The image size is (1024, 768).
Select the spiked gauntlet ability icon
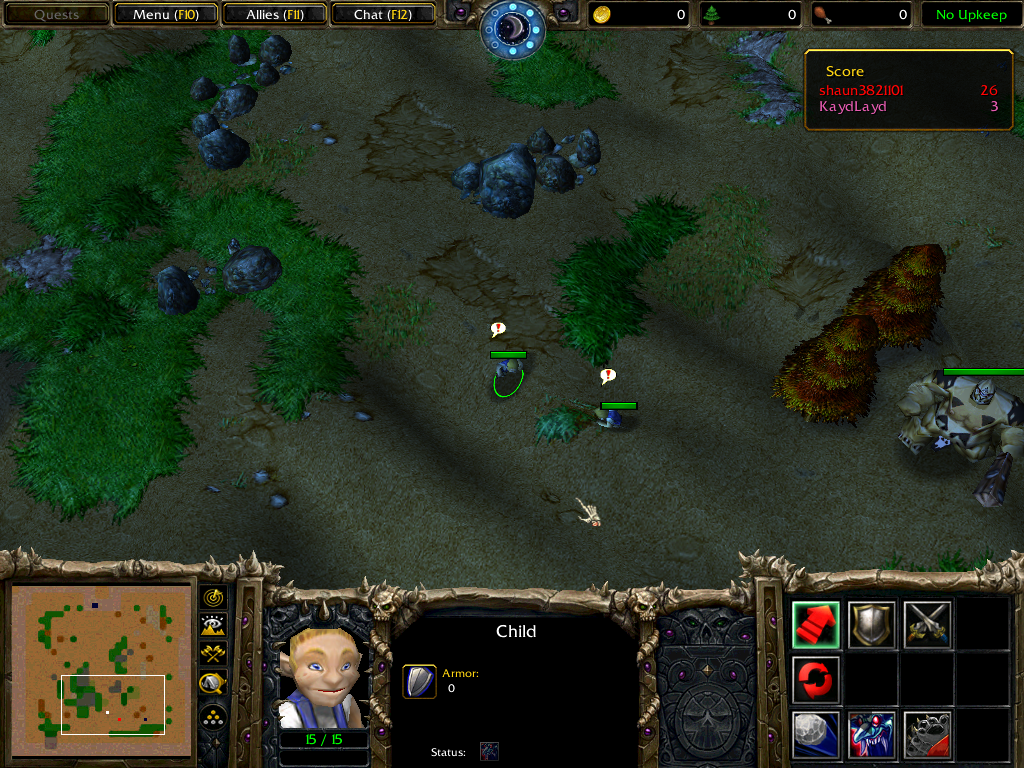click(927, 735)
